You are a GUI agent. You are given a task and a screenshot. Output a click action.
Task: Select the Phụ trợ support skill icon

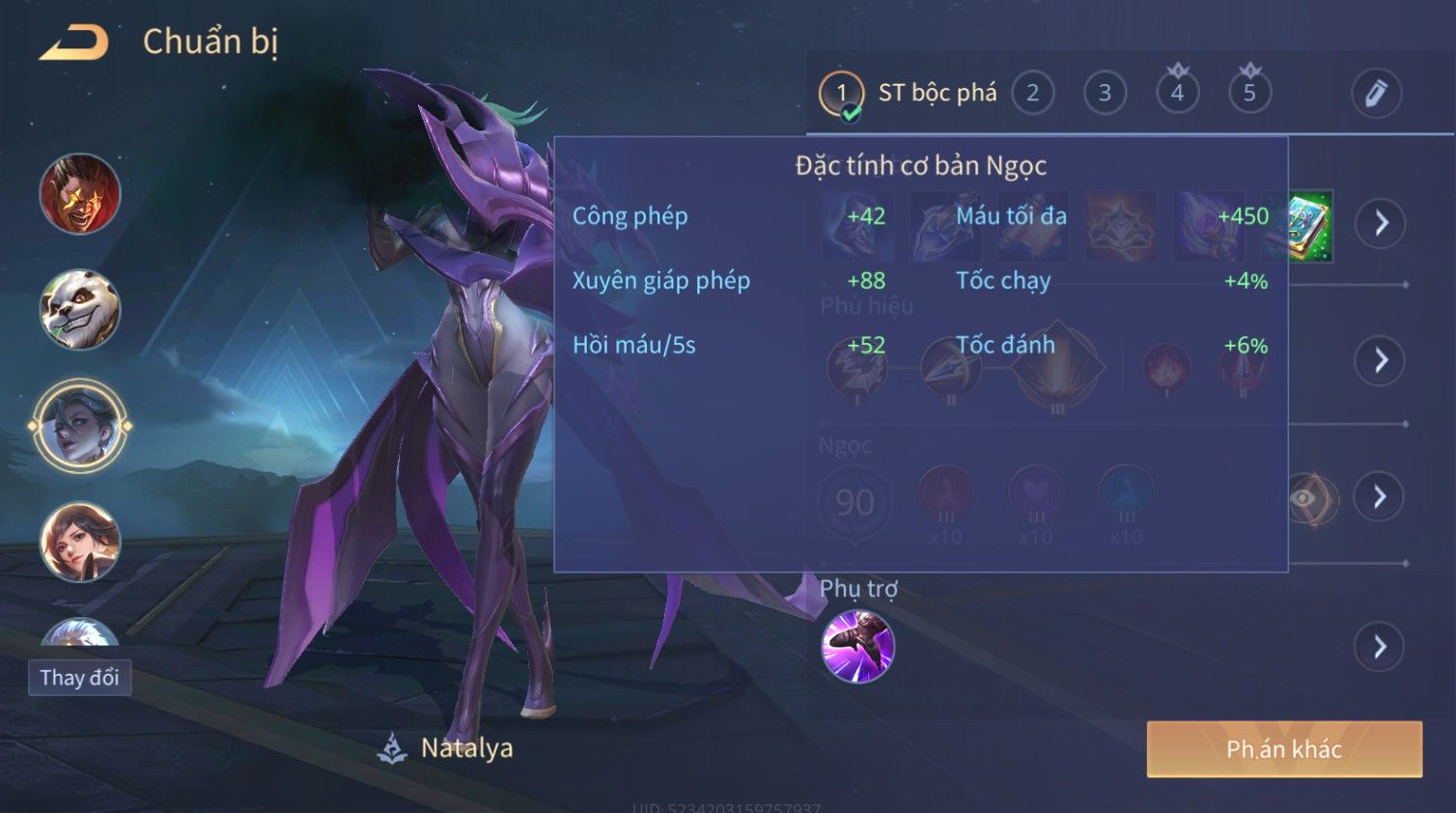click(857, 647)
